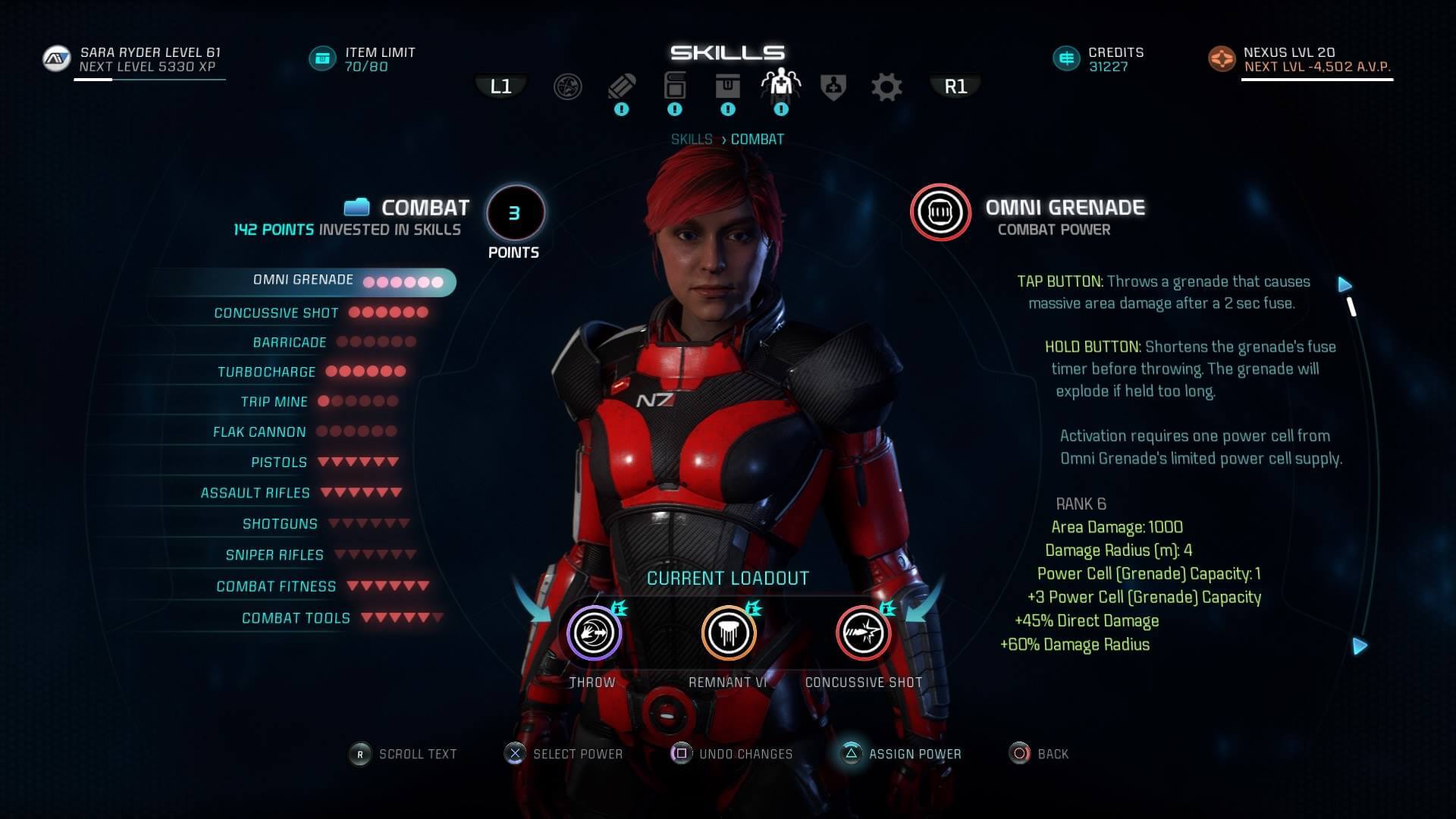Choose the Concussive Shot skill row
The image size is (1456, 819).
pos(277,313)
